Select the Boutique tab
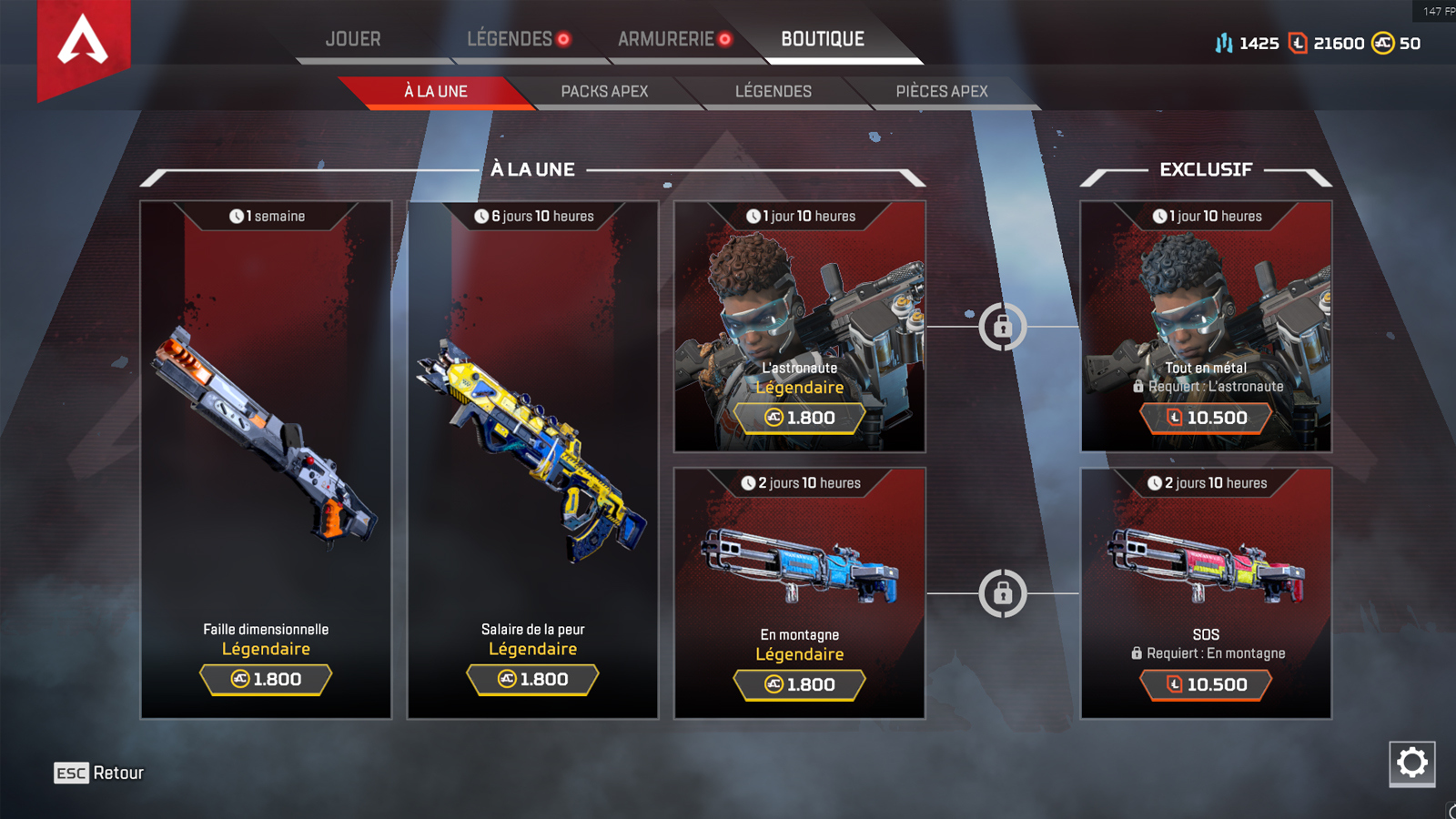The width and height of the screenshot is (1456, 819). (x=823, y=39)
